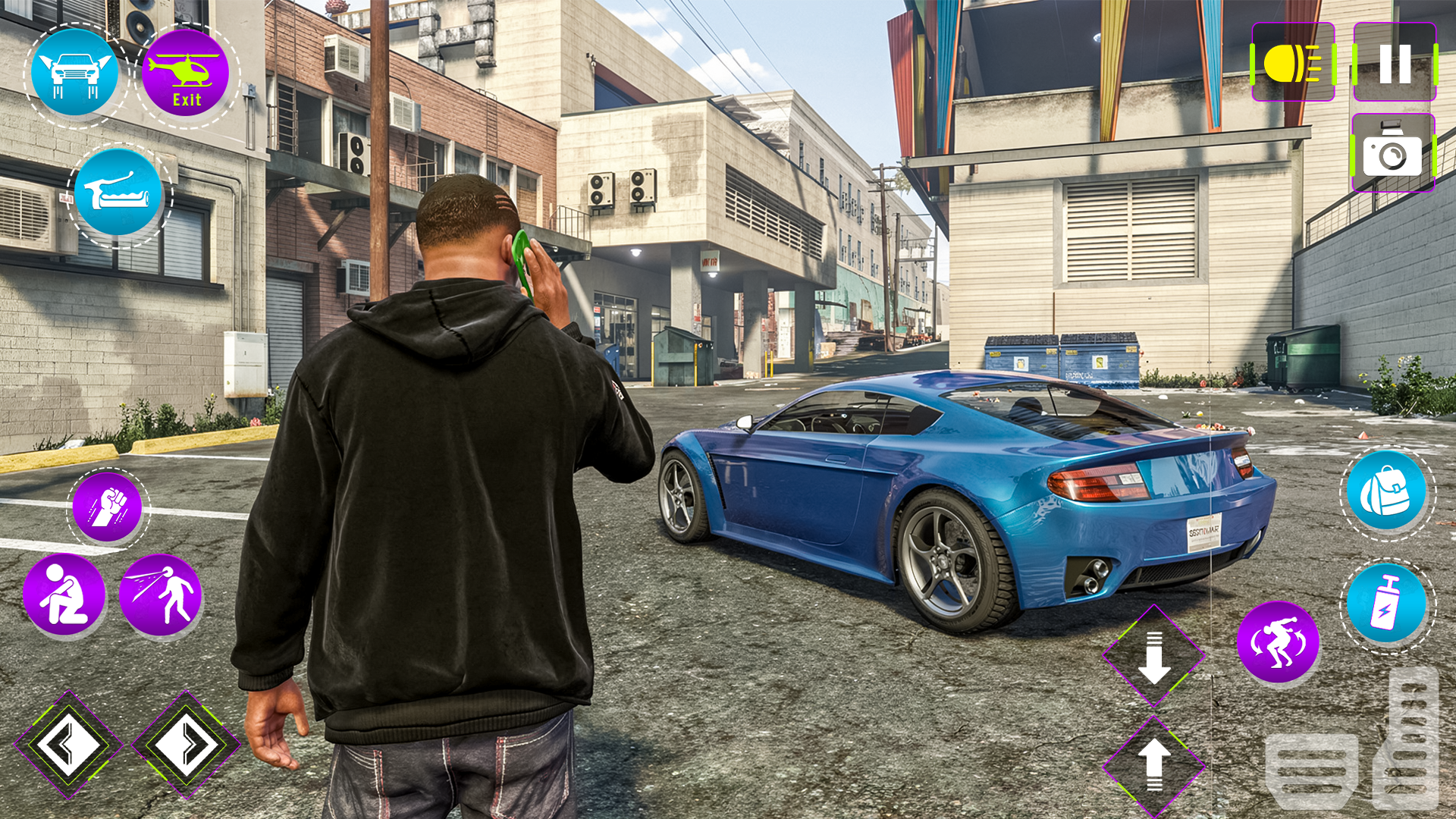Open the backpack inventory
The width and height of the screenshot is (1456, 819).
(1386, 491)
